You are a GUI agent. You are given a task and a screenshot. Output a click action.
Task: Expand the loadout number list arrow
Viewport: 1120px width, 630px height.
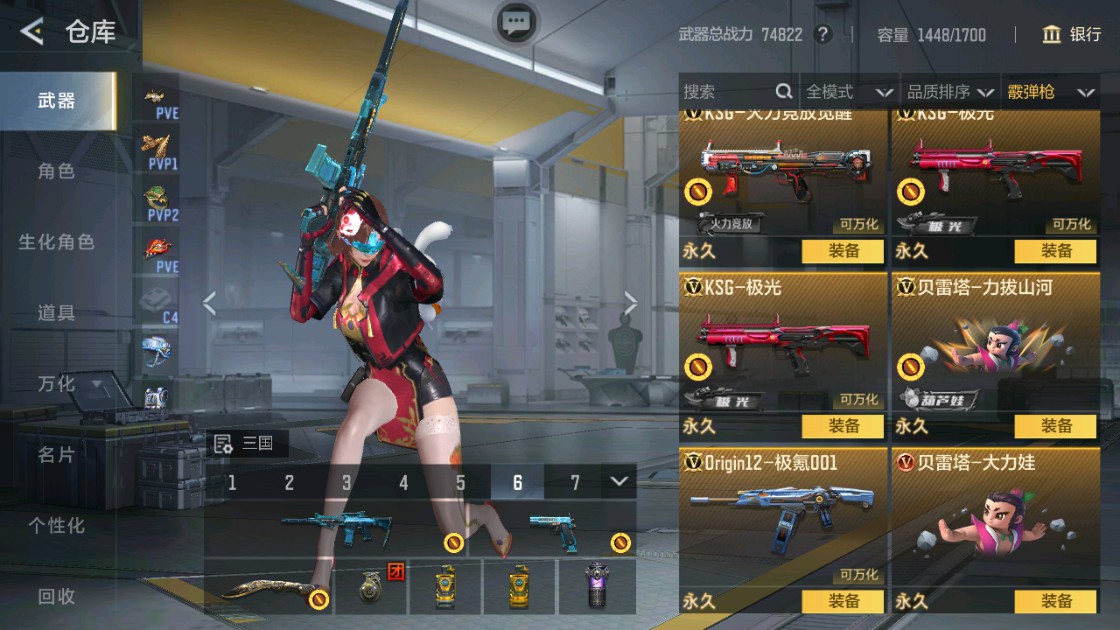click(619, 482)
